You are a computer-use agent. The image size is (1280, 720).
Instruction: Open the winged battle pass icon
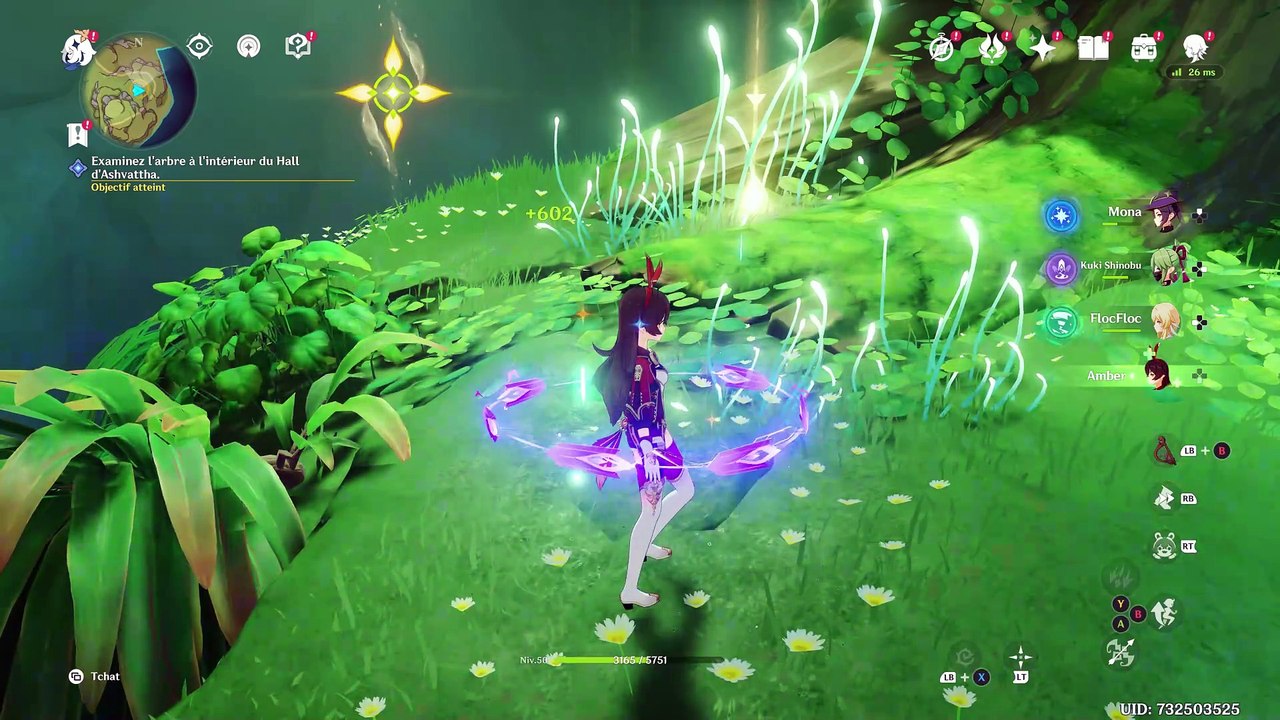pyautogui.click(x=991, y=48)
